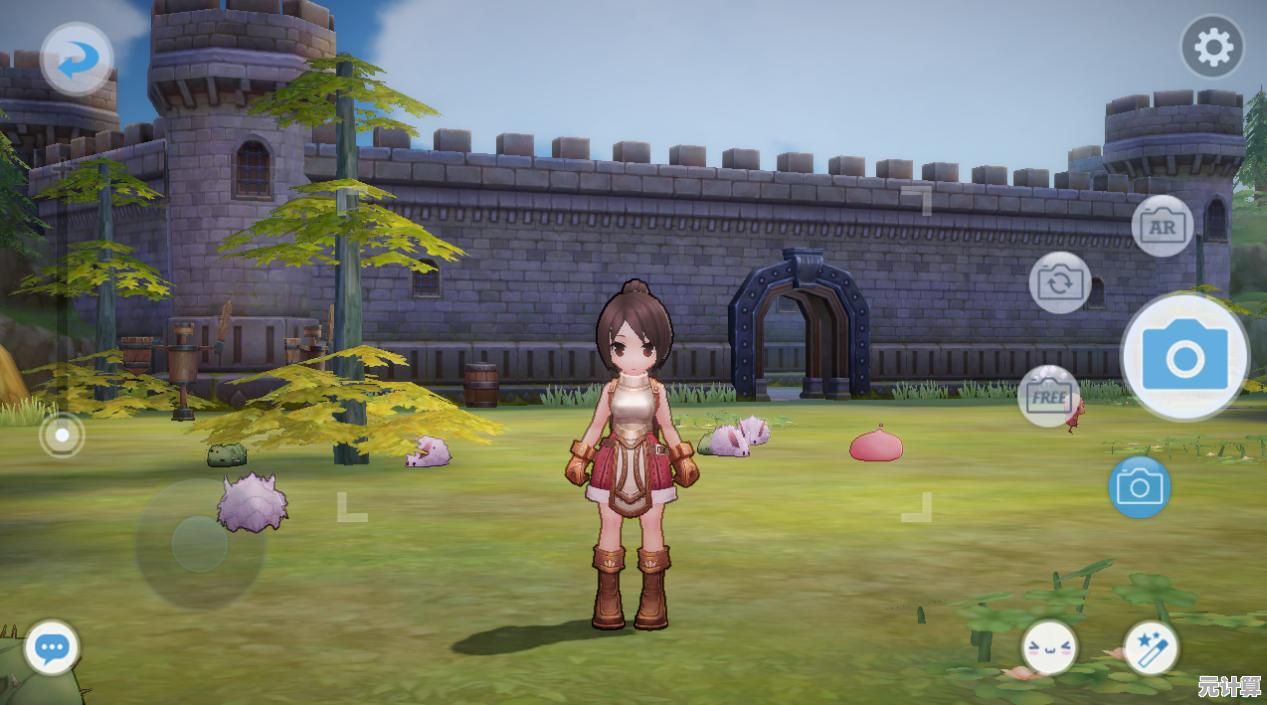
Task: Take a photo with the large shutter button
Action: click(1185, 357)
